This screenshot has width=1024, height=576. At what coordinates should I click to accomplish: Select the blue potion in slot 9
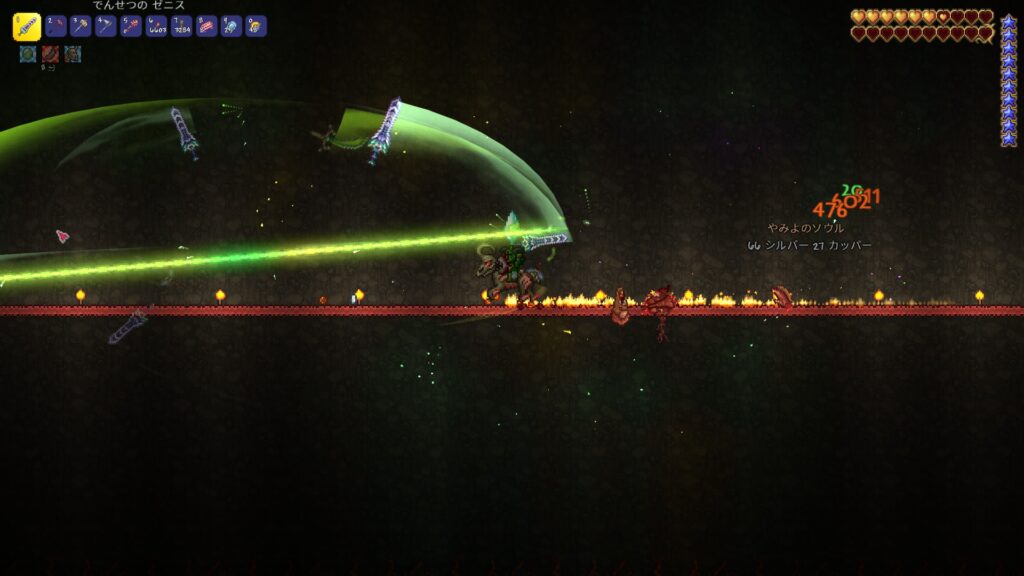(231, 27)
